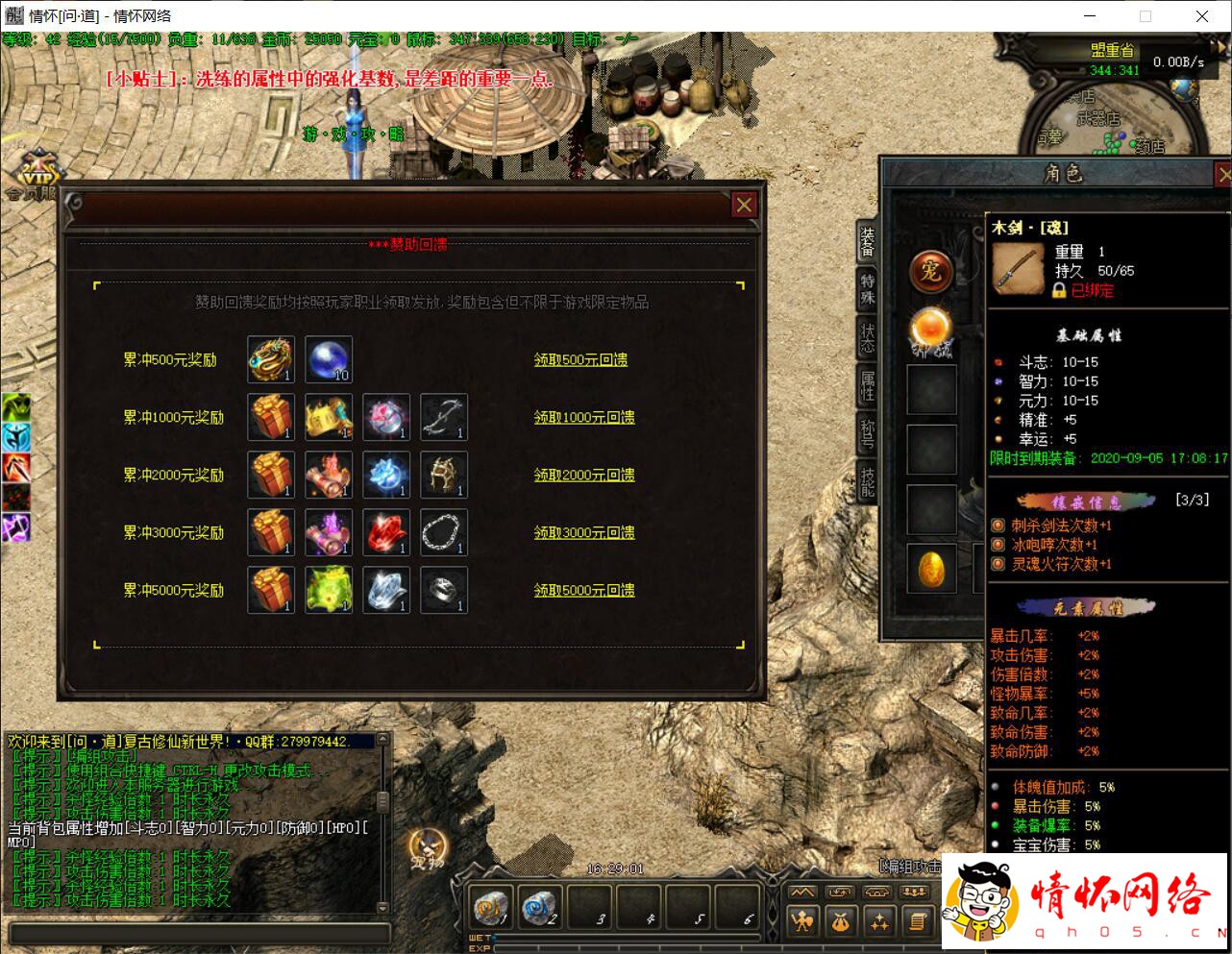Open the 状态 (Status) character tab

[x=868, y=337]
